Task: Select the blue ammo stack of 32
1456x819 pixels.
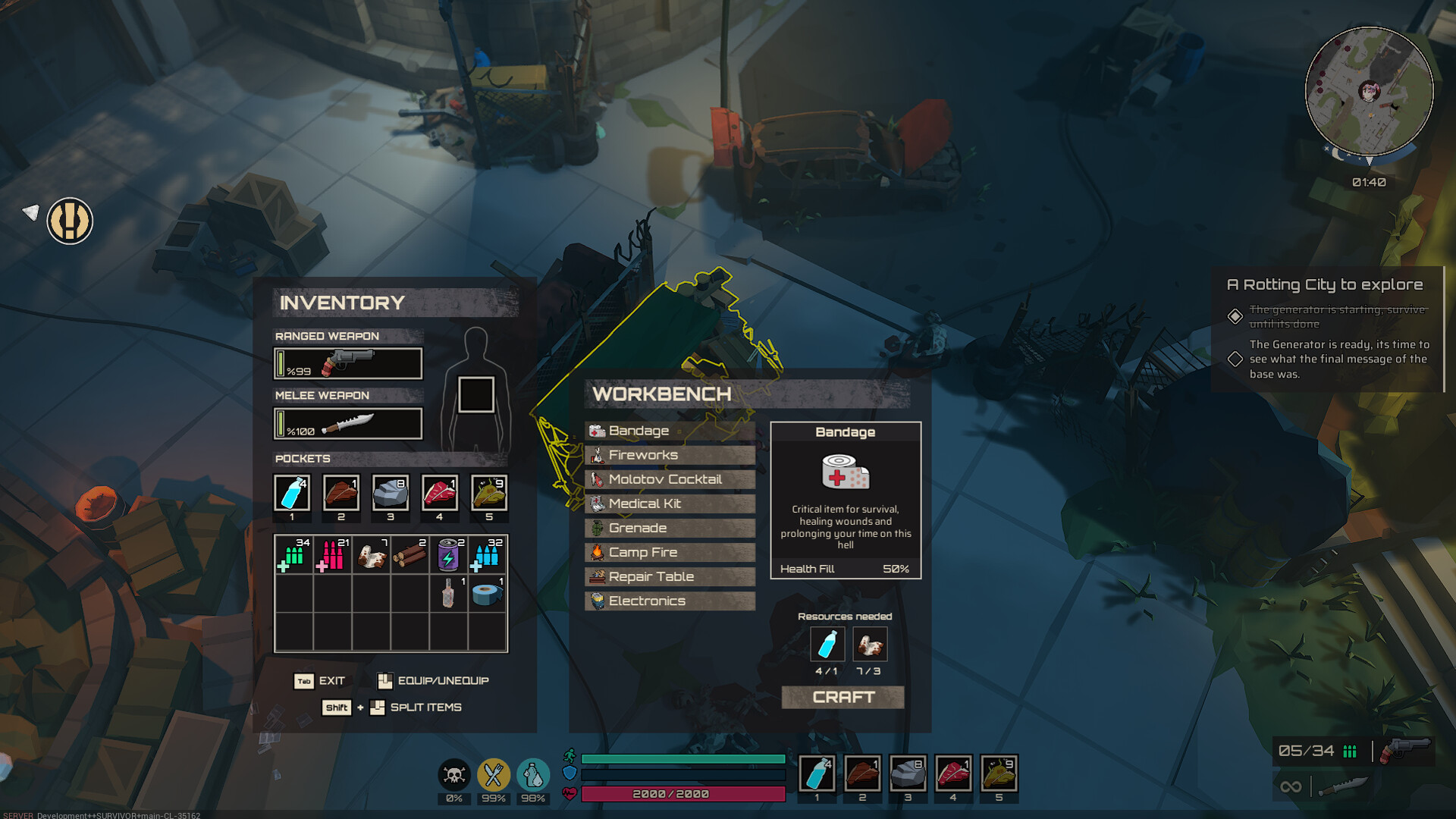Action: pos(487,555)
